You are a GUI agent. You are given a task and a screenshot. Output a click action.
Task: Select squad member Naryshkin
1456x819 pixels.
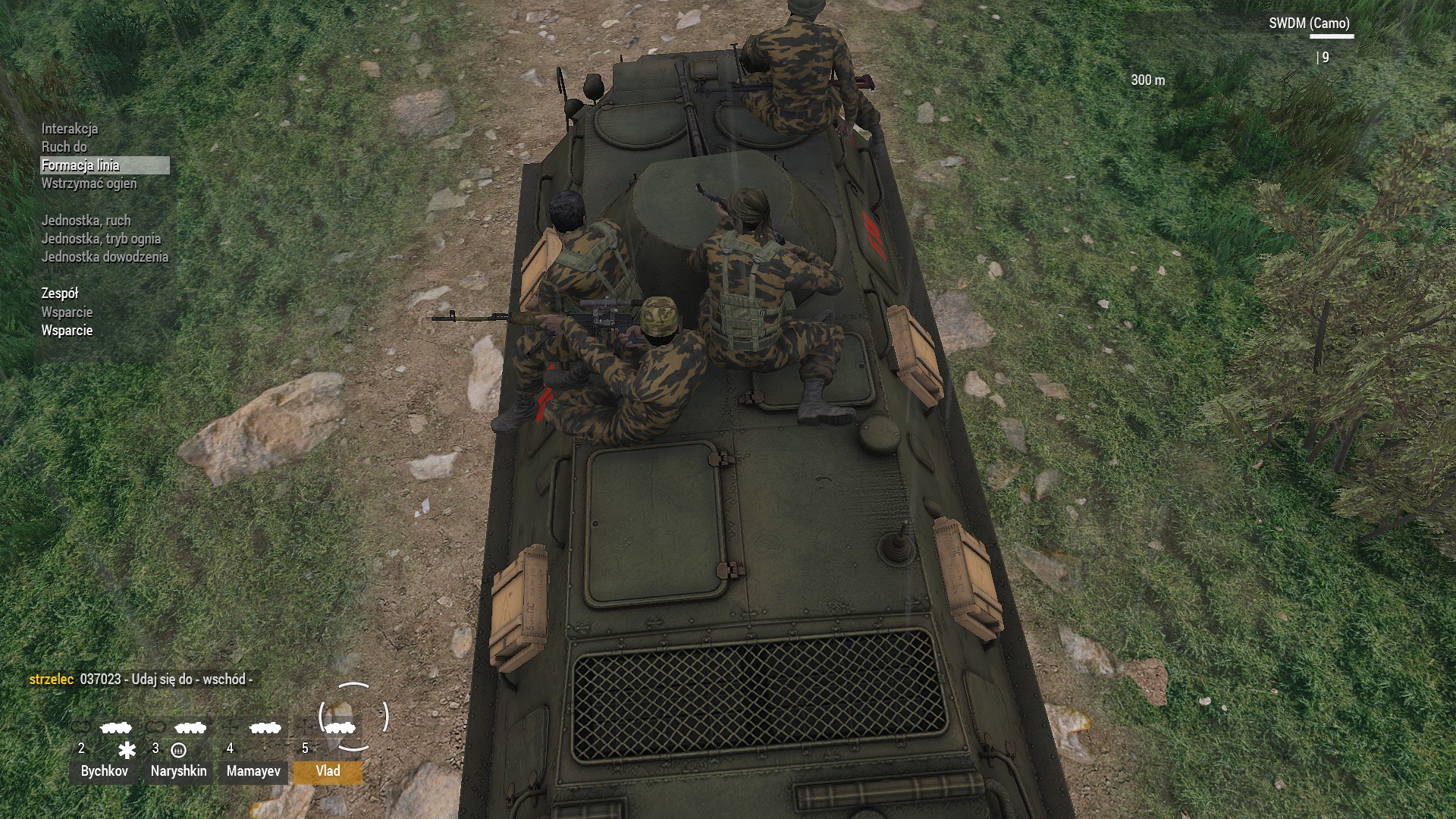179,771
